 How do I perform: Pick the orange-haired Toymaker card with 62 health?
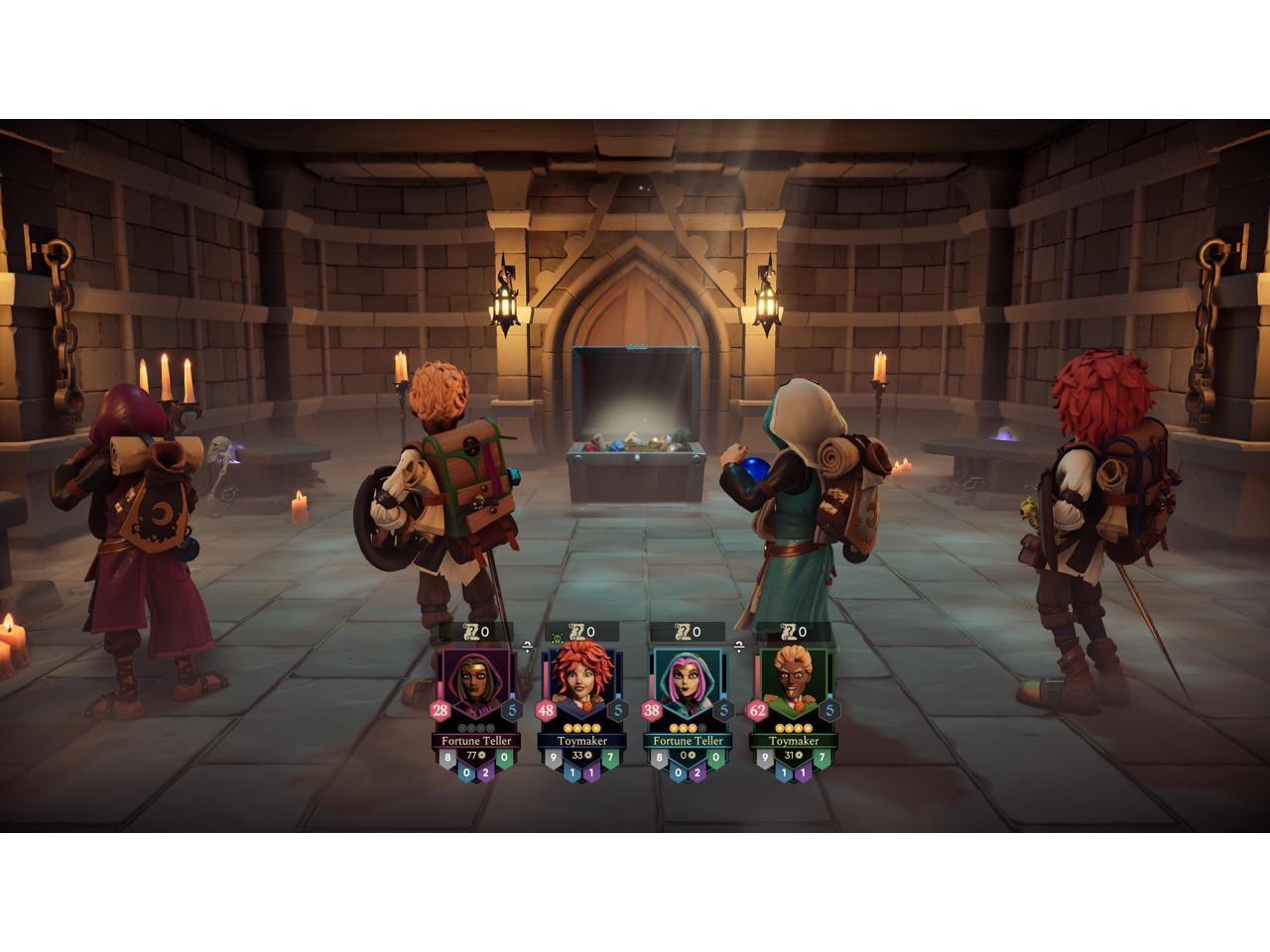pos(792,686)
